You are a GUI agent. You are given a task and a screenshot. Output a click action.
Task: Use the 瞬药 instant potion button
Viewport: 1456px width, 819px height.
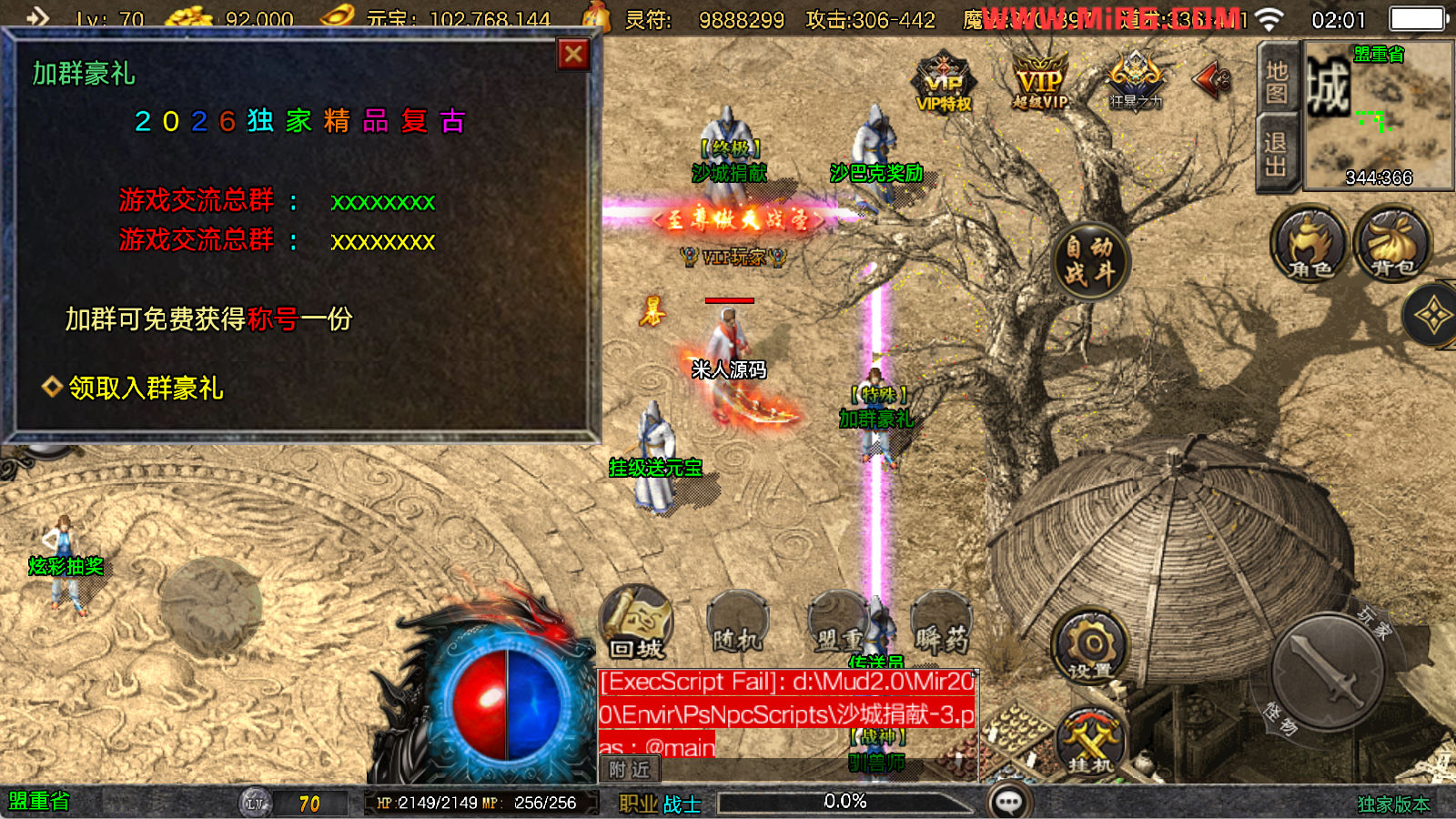pyautogui.click(x=942, y=624)
